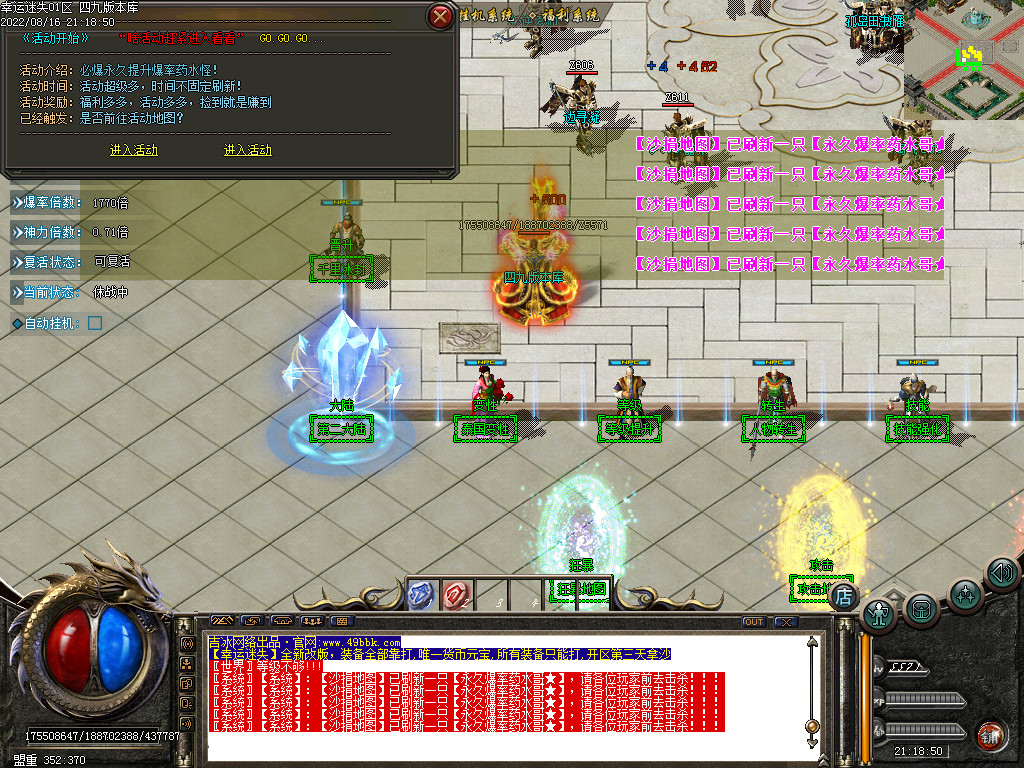This screenshot has width=1024, height=768.
Task: Toggle the 自动挂机 auto-play checkbox
Action: pyautogui.click(x=95, y=323)
